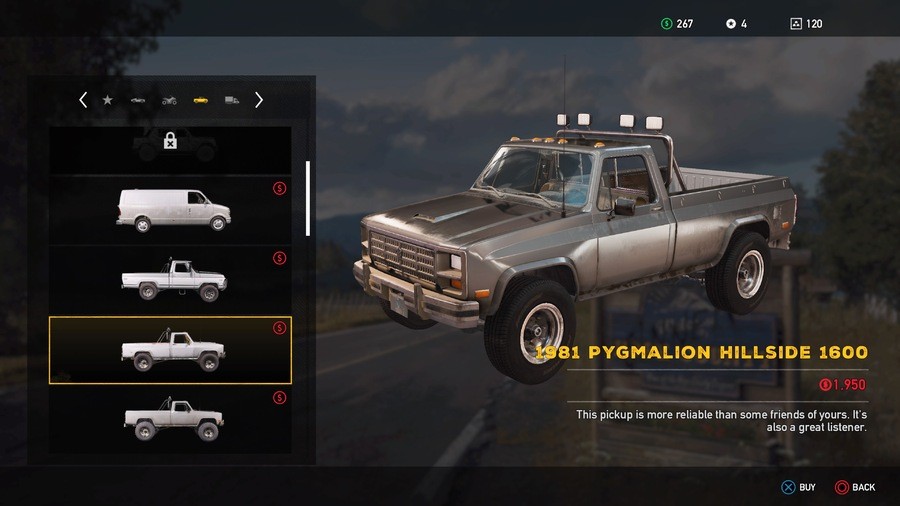Select the yellow pickup category tab
This screenshot has width=900, height=506.
click(x=200, y=100)
